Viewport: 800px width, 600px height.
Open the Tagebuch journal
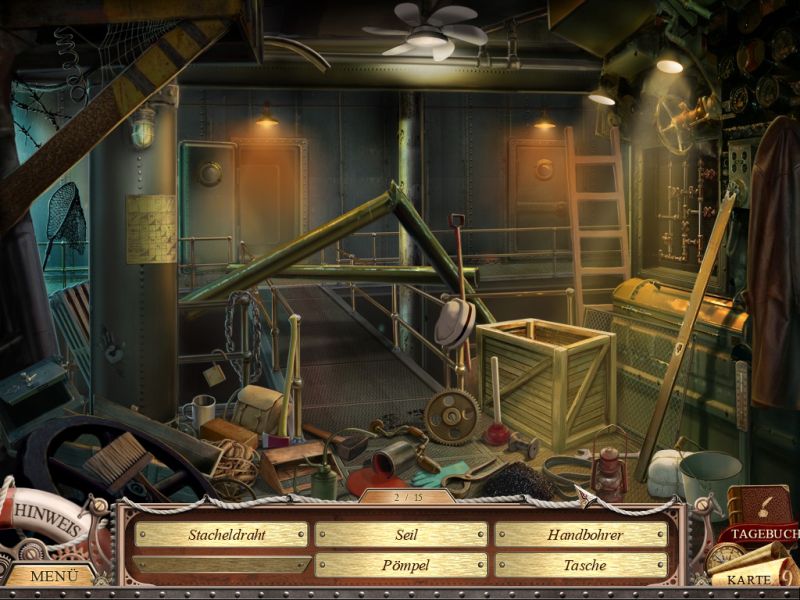tap(761, 526)
